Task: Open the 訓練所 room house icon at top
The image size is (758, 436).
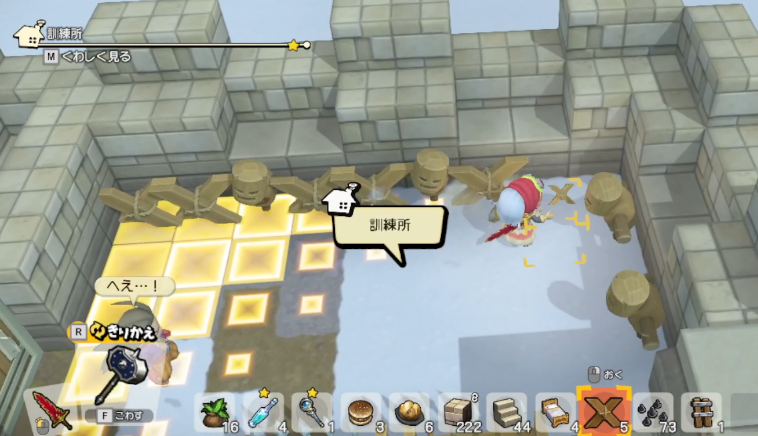Action: [26, 34]
